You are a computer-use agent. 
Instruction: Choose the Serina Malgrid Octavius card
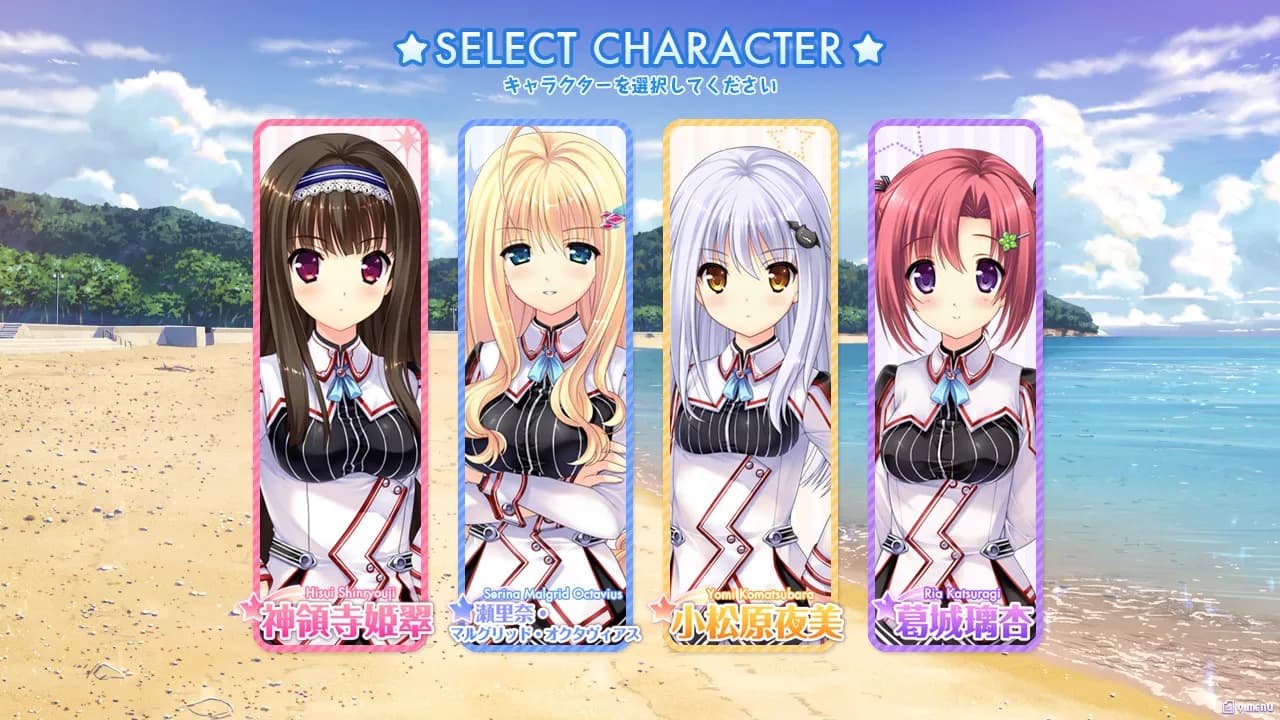(545, 385)
